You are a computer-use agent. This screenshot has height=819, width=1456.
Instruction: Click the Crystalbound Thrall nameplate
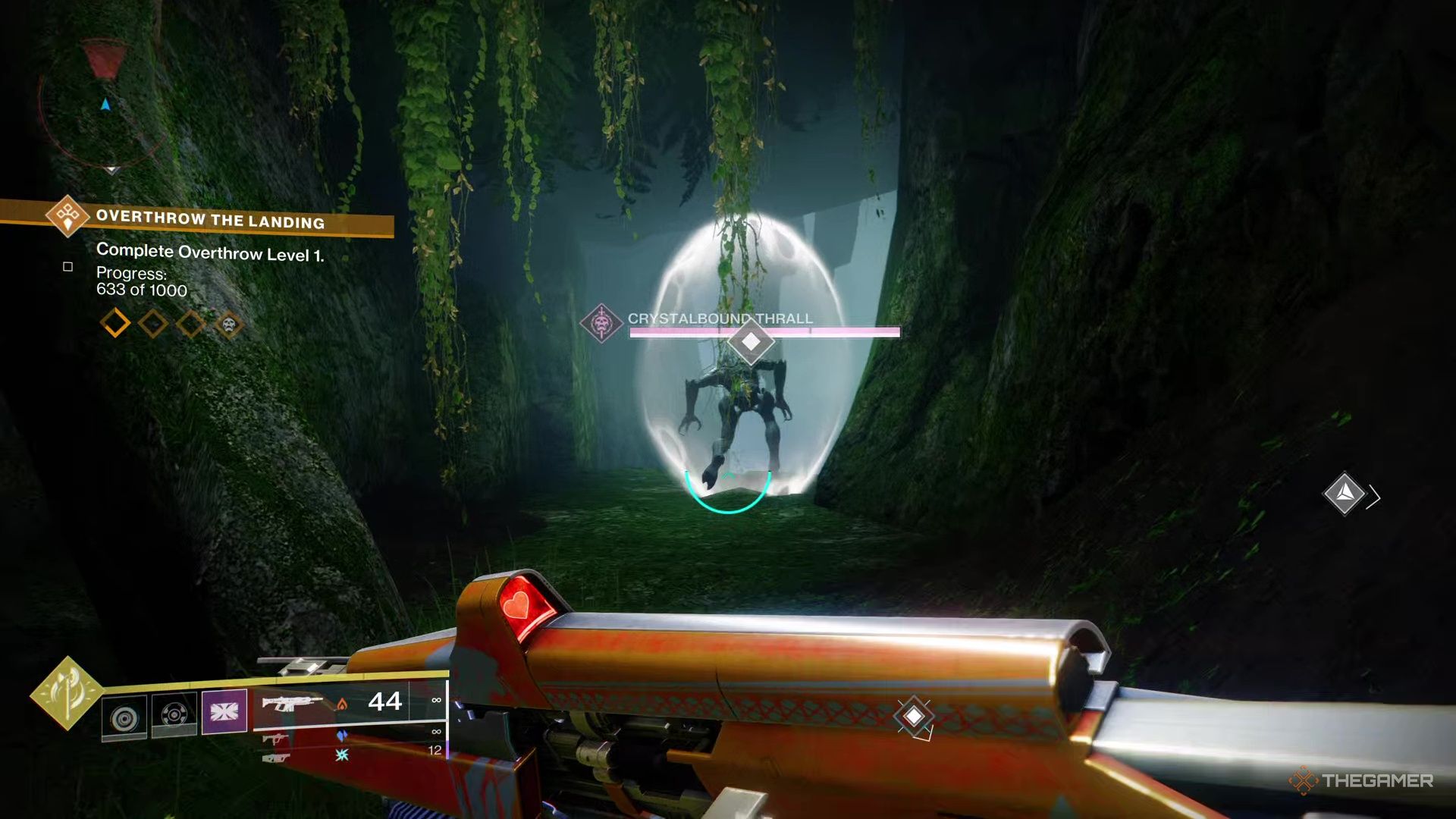[x=717, y=319]
